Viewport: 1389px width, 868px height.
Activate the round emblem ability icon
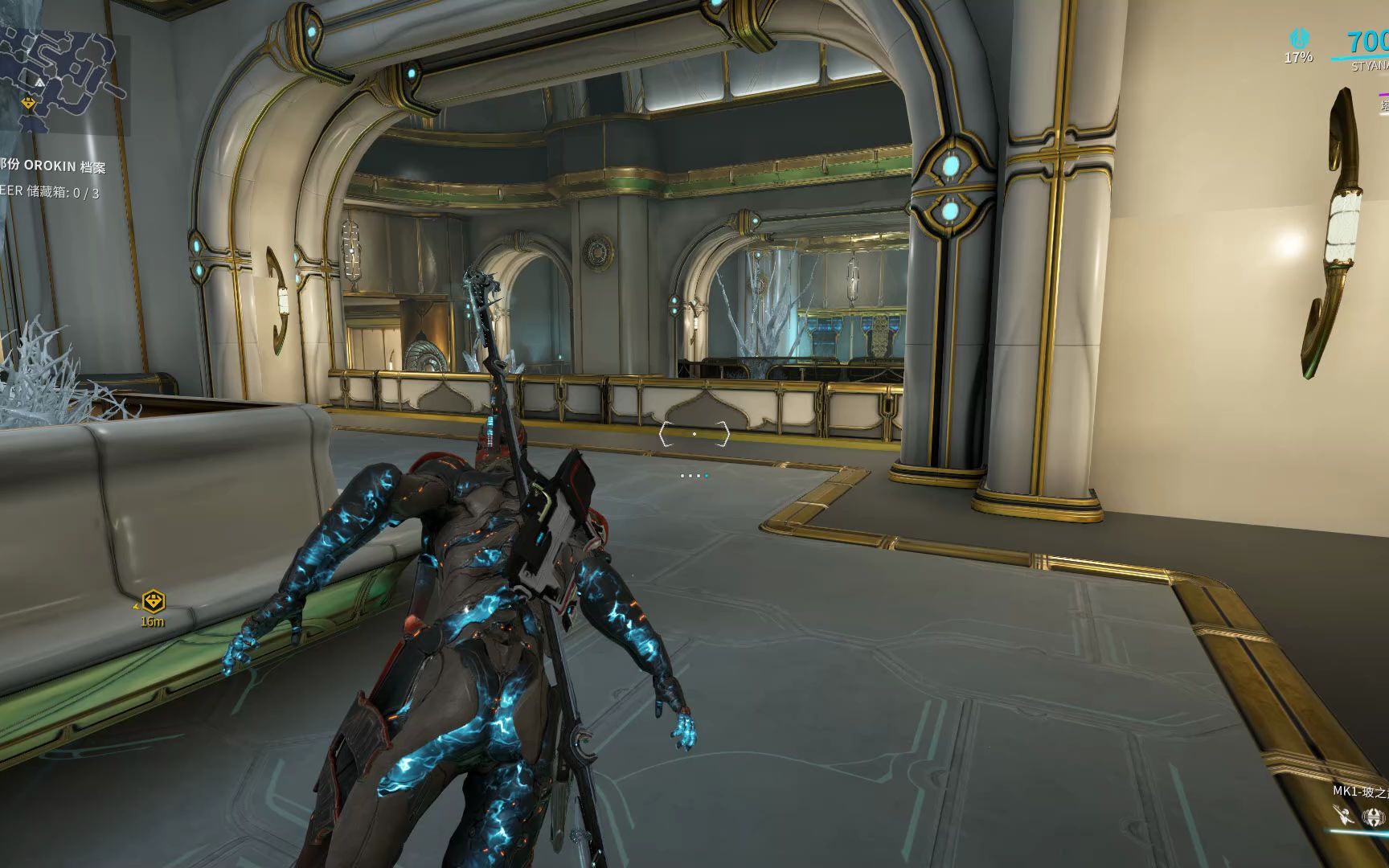[x=1374, y=817]
